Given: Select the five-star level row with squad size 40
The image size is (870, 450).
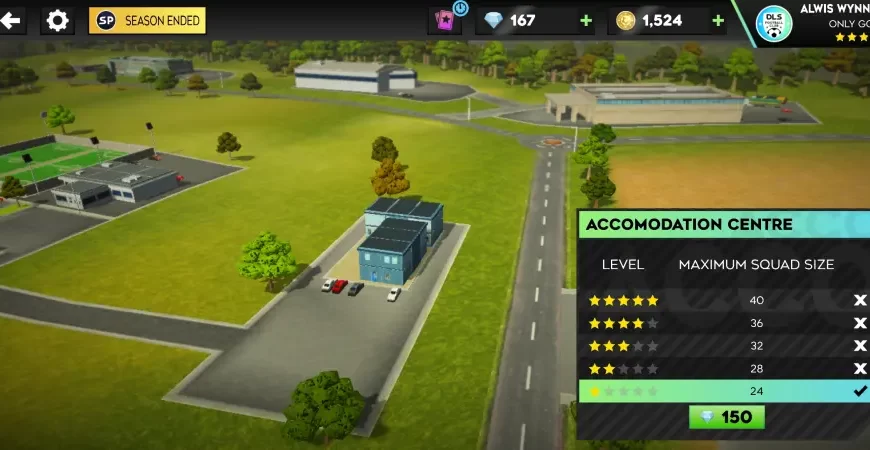Looking at the screenshot, I should (x=724, y=300).
